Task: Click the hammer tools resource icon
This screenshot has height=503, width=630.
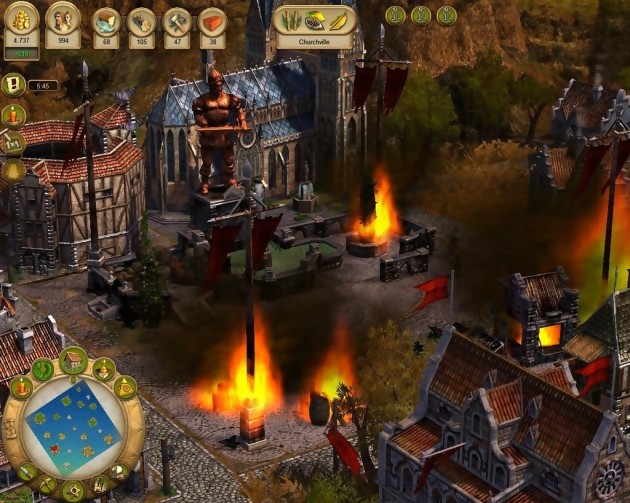Action: click(x=176, y=21)
